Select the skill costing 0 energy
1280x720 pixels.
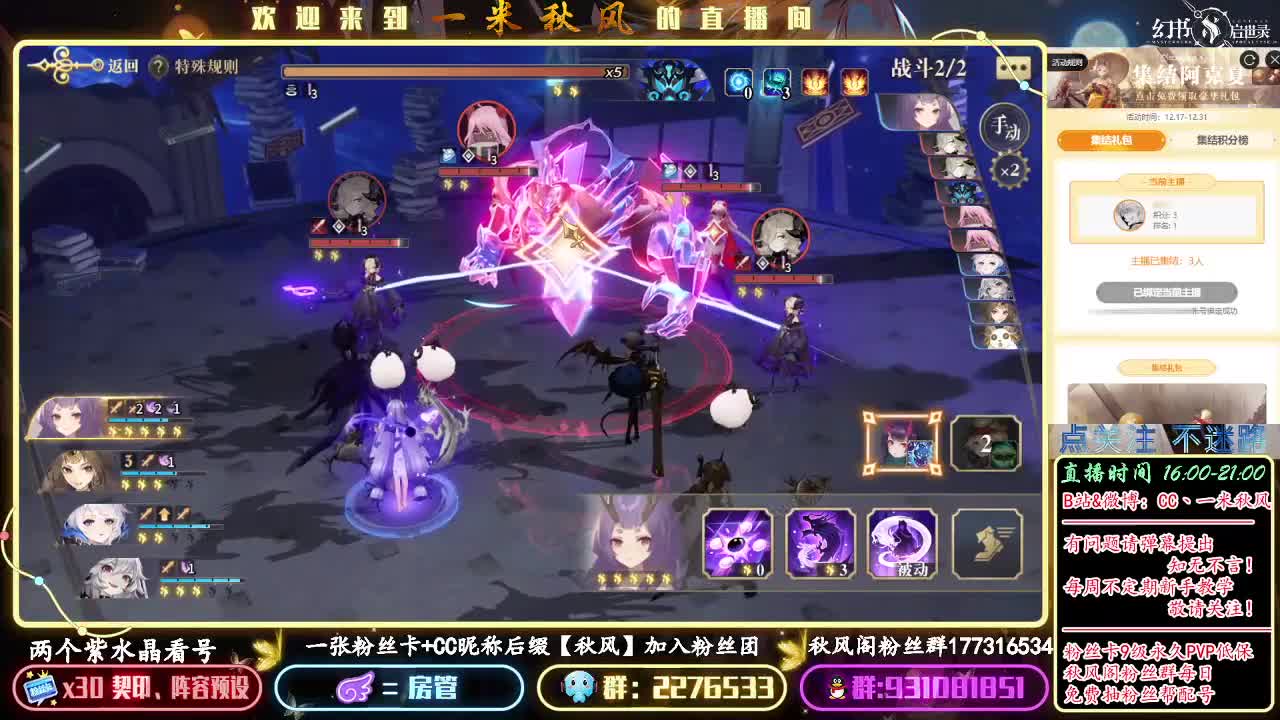[738, 542]
